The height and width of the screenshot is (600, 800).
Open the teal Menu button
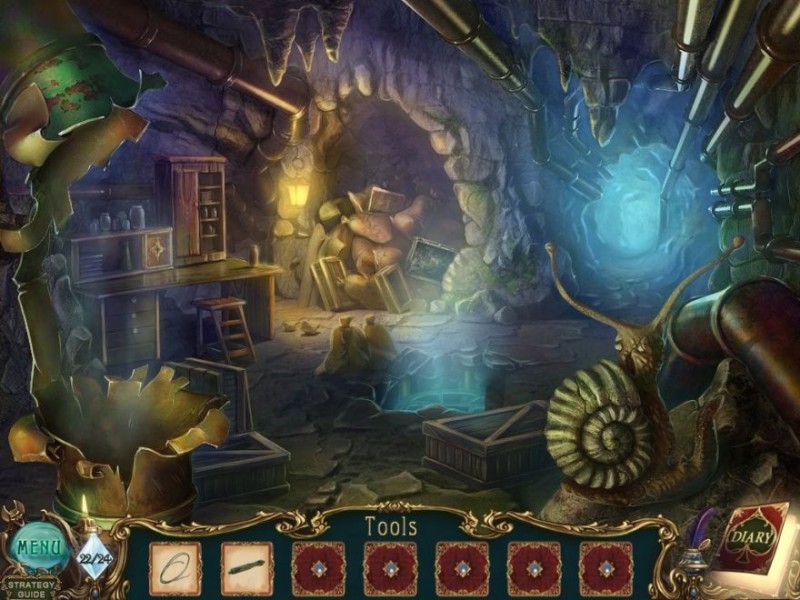tap(38, 548)
